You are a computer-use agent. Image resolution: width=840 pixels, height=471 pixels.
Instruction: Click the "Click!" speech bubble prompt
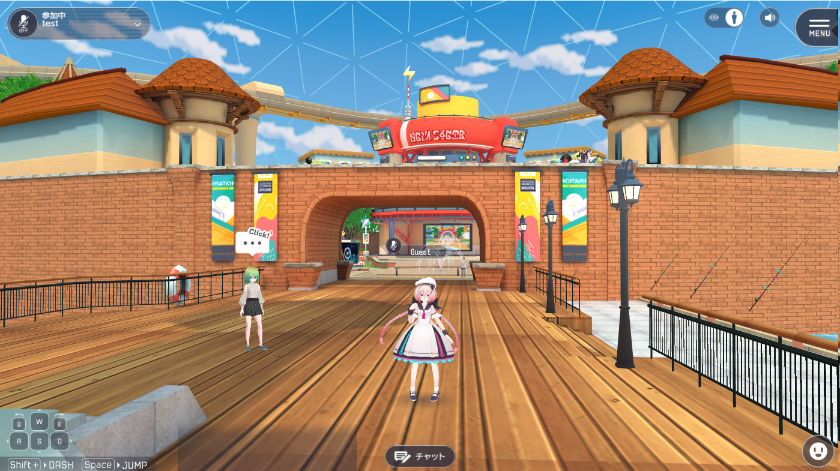254,241
